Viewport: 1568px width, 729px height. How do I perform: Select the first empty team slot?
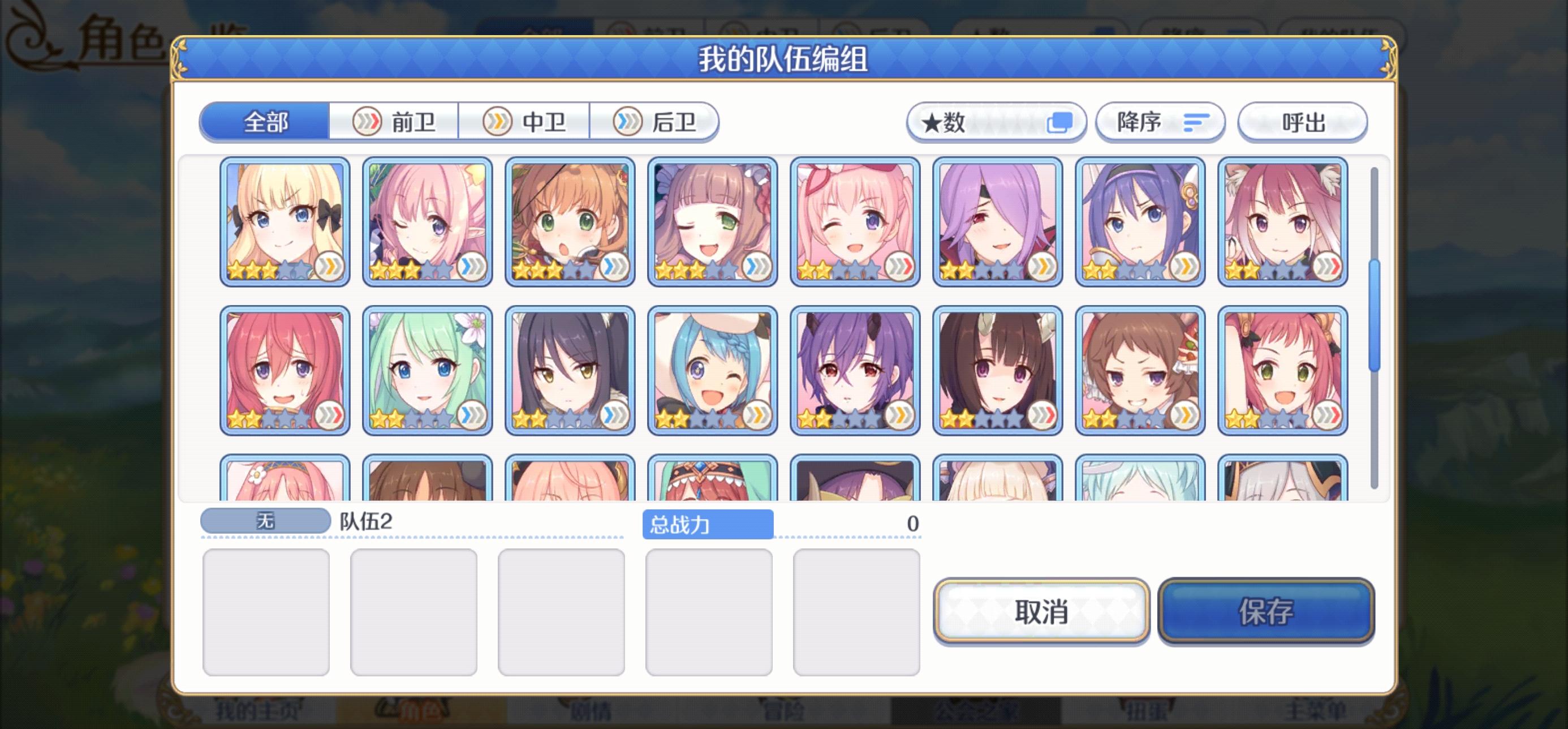tap(266, 611)
